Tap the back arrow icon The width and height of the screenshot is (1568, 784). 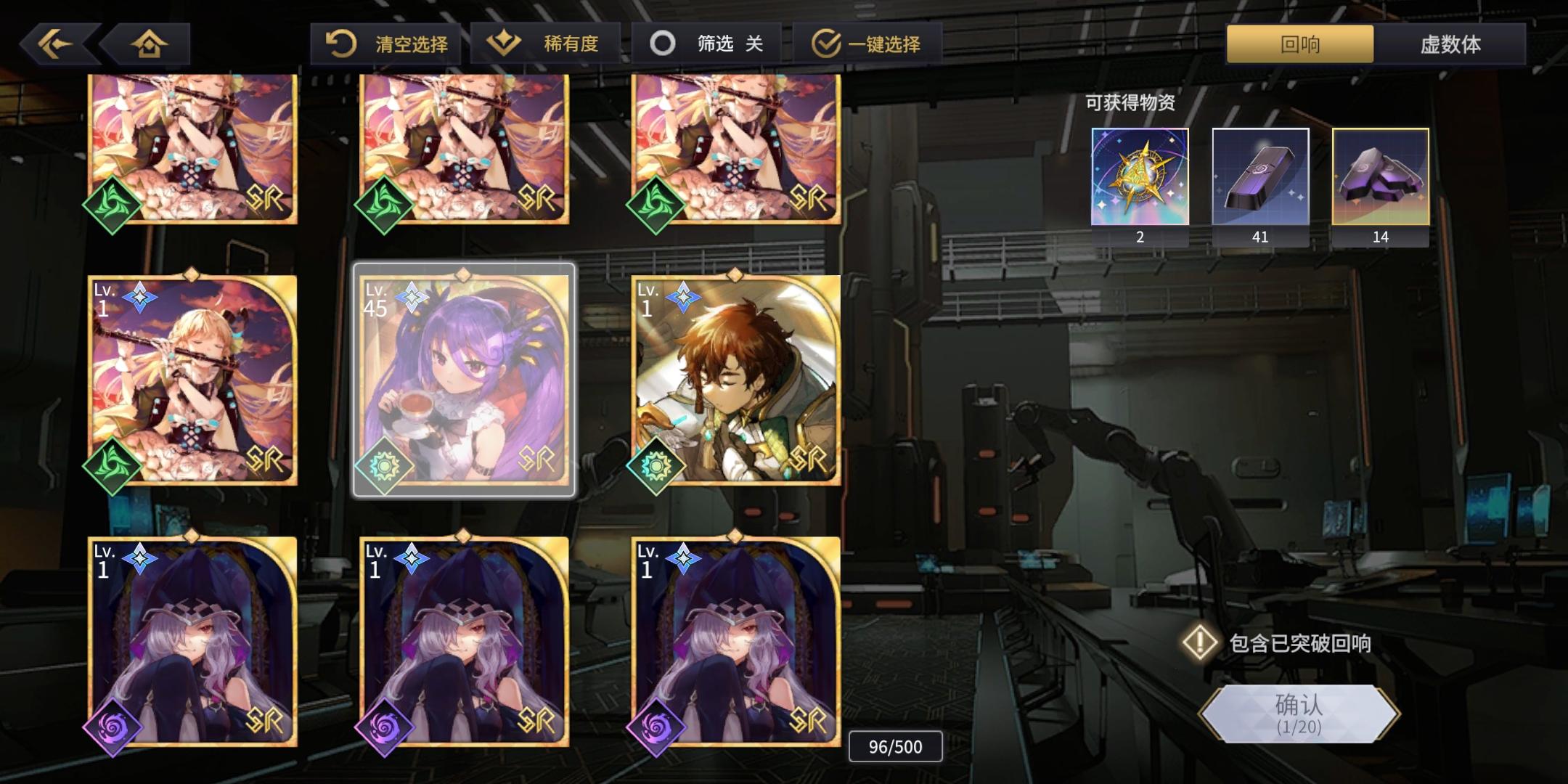[x=57, y=44]
